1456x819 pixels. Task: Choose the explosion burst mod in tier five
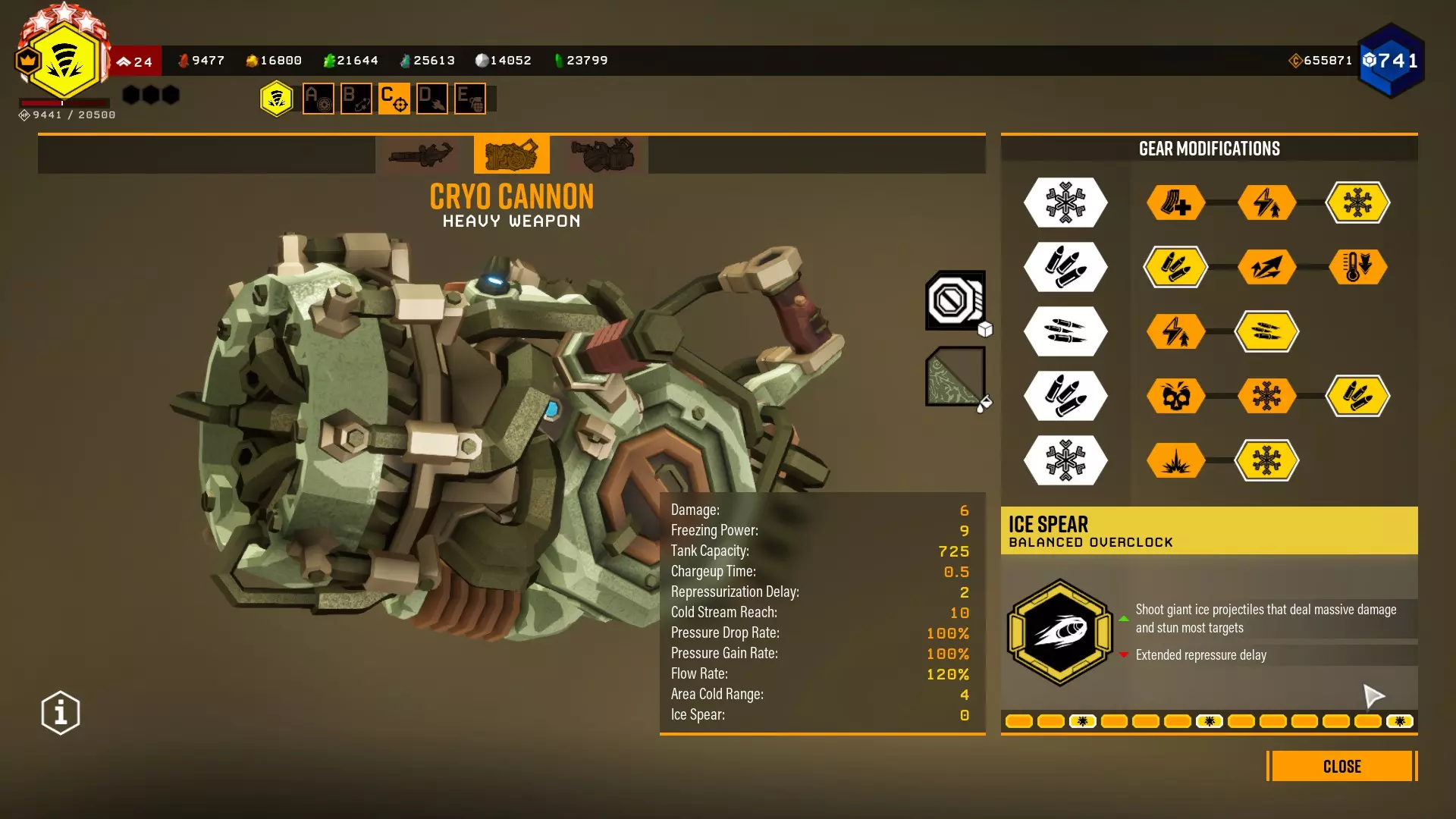click(1175, 460)
